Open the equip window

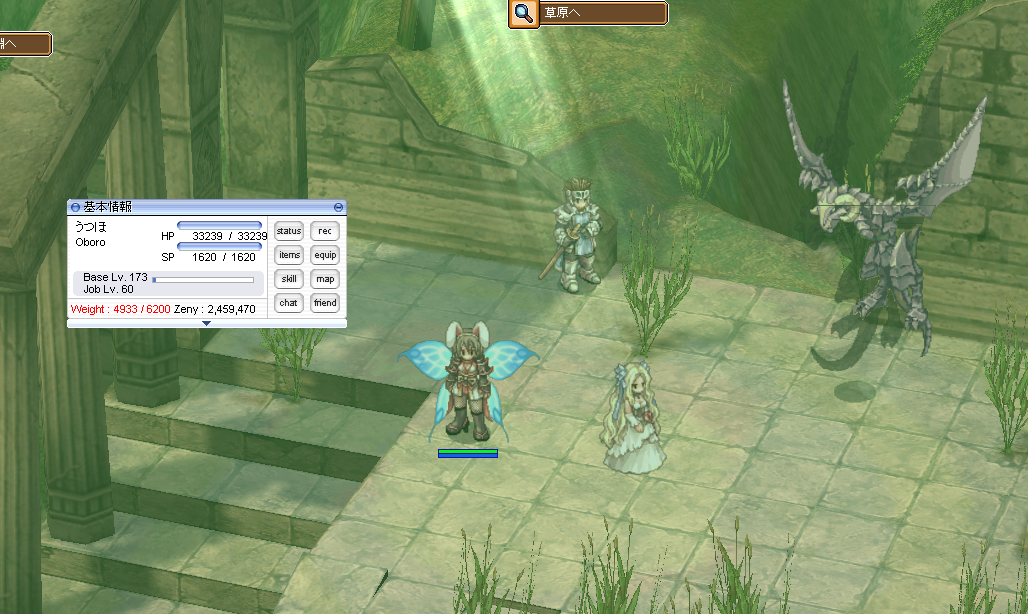[x=324, y=255]
